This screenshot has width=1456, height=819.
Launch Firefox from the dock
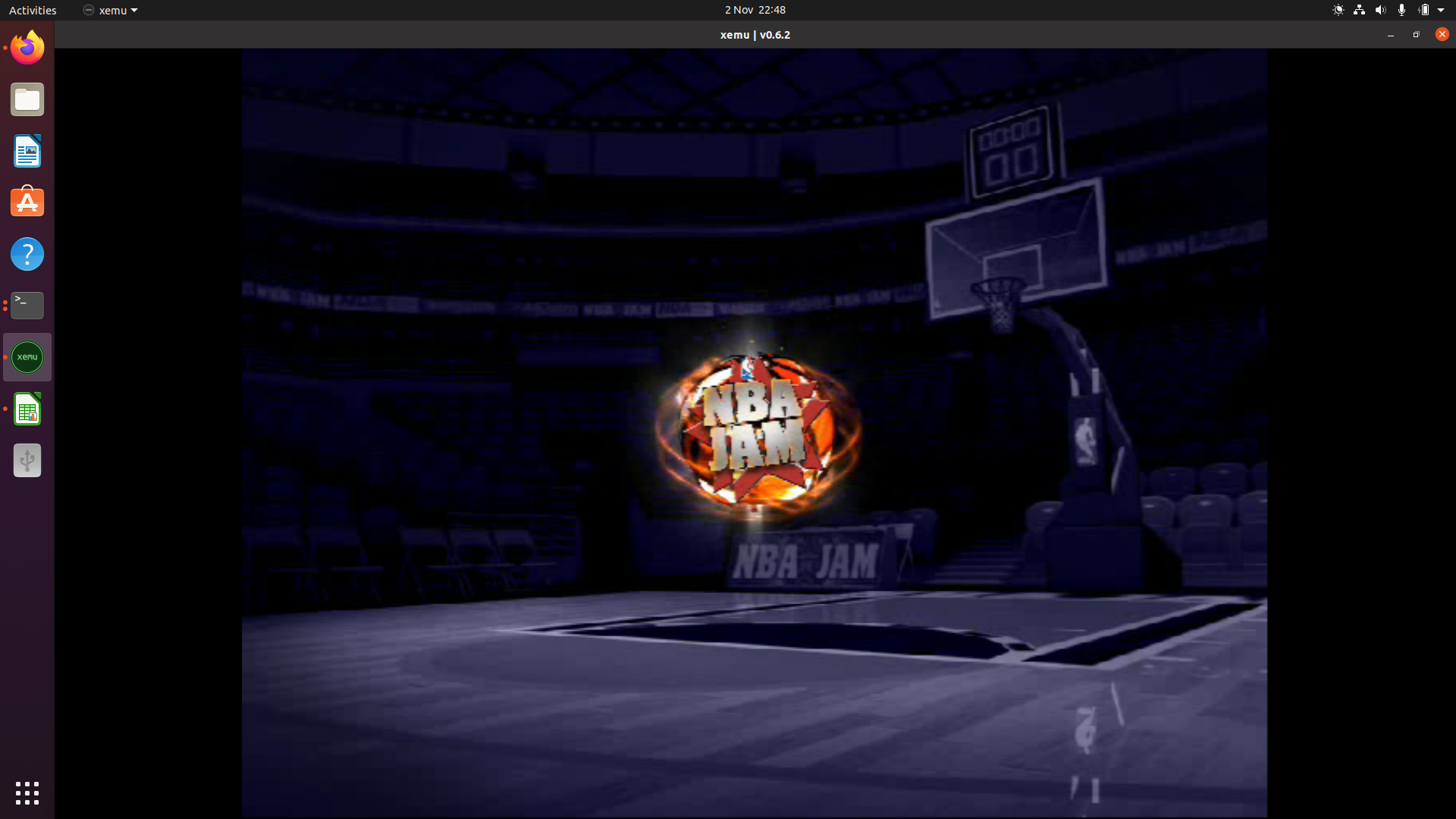point(27,47)
